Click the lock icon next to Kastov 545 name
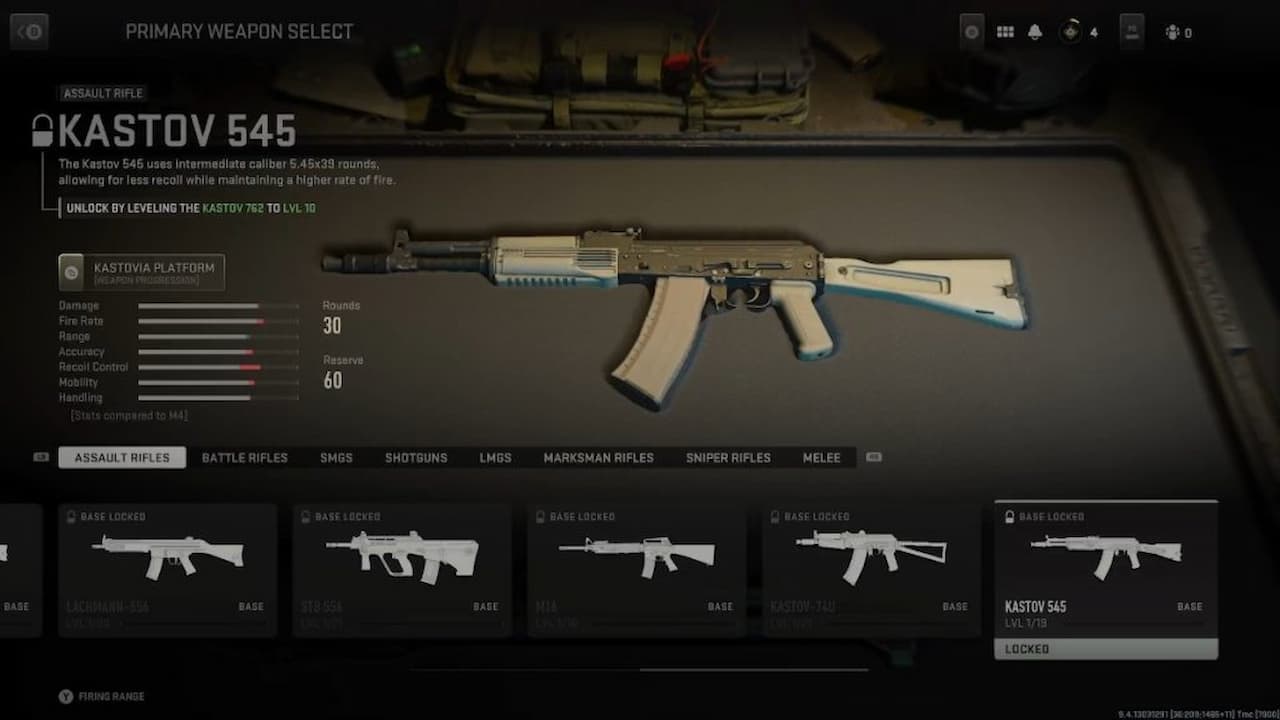This screenshot has width=1280, height=720. (x=40, y=126)
